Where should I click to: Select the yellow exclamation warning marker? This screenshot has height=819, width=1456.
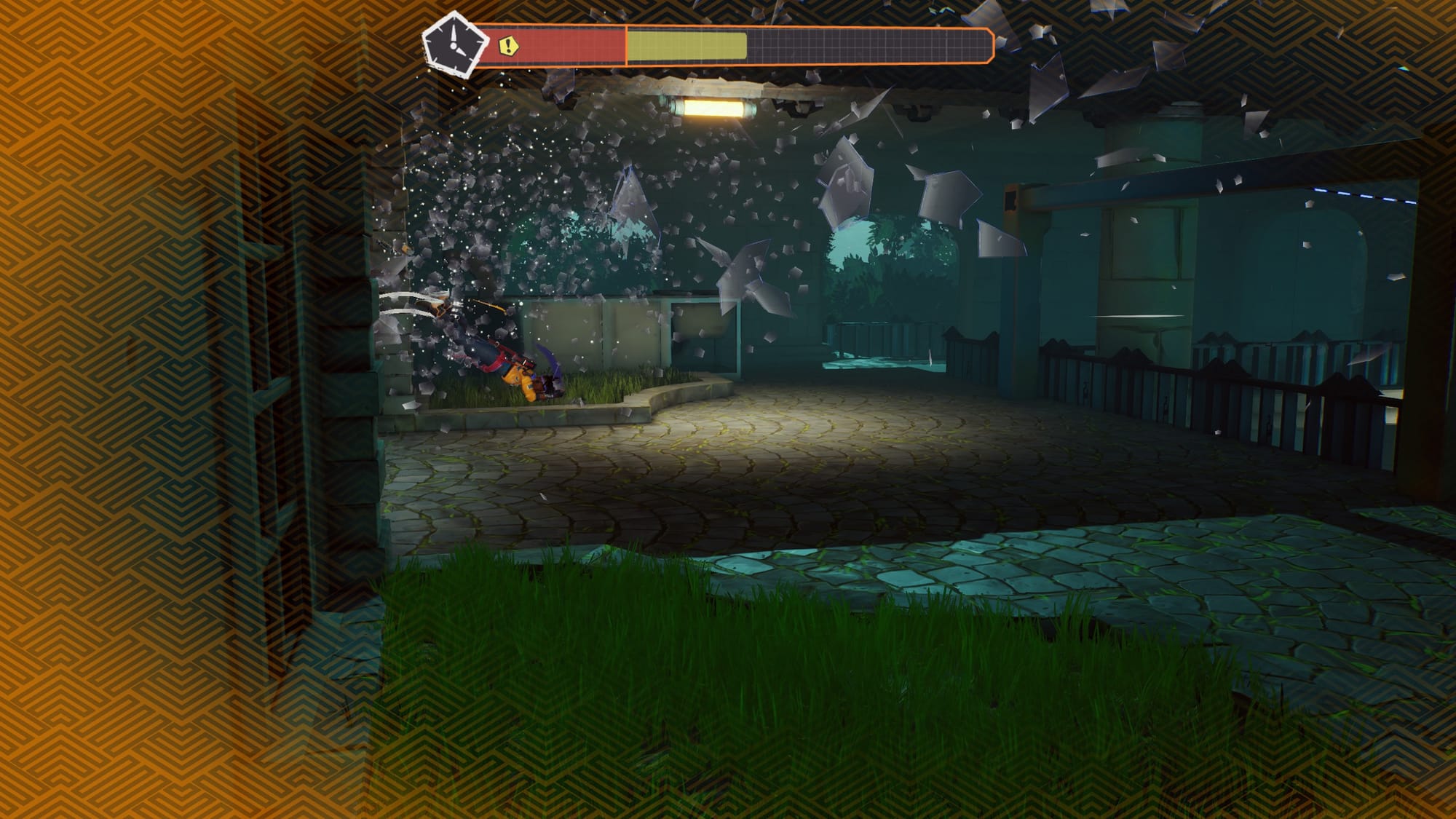tap(510, 47)
